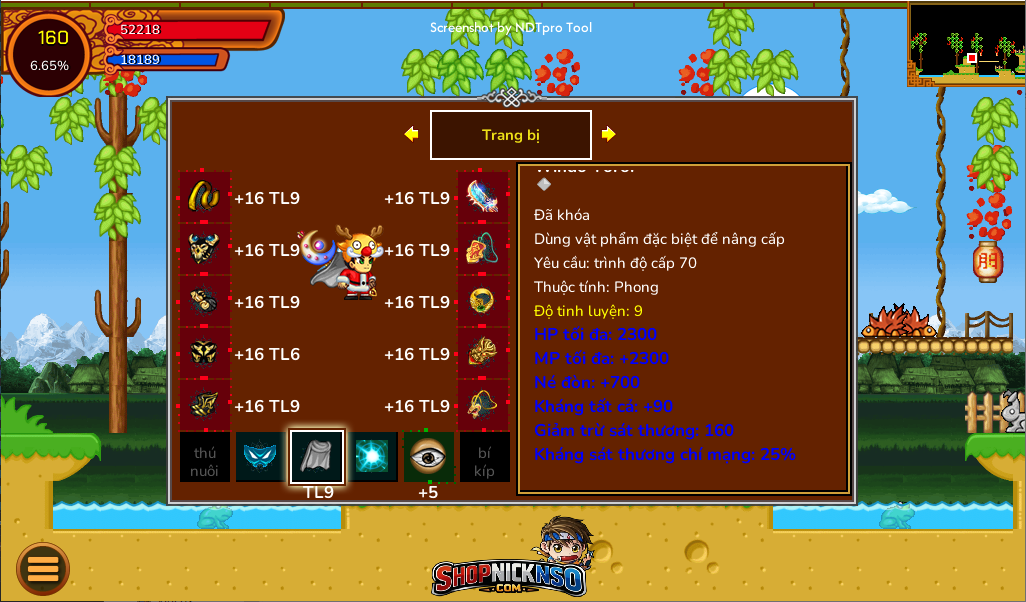Select the cyan glowing orb slot
Viewport: 1026px width, 602px height.
click(x=373, y=457)
